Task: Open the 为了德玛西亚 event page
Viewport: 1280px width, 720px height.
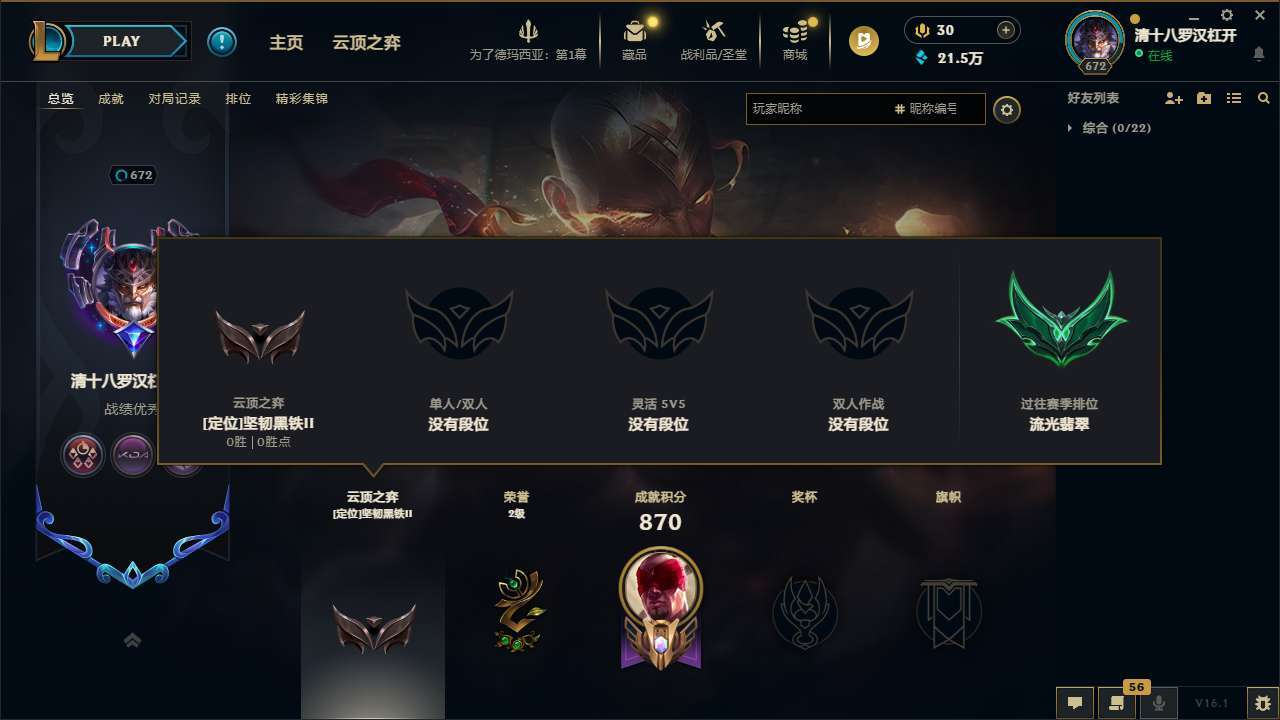Action: [528, 40]
